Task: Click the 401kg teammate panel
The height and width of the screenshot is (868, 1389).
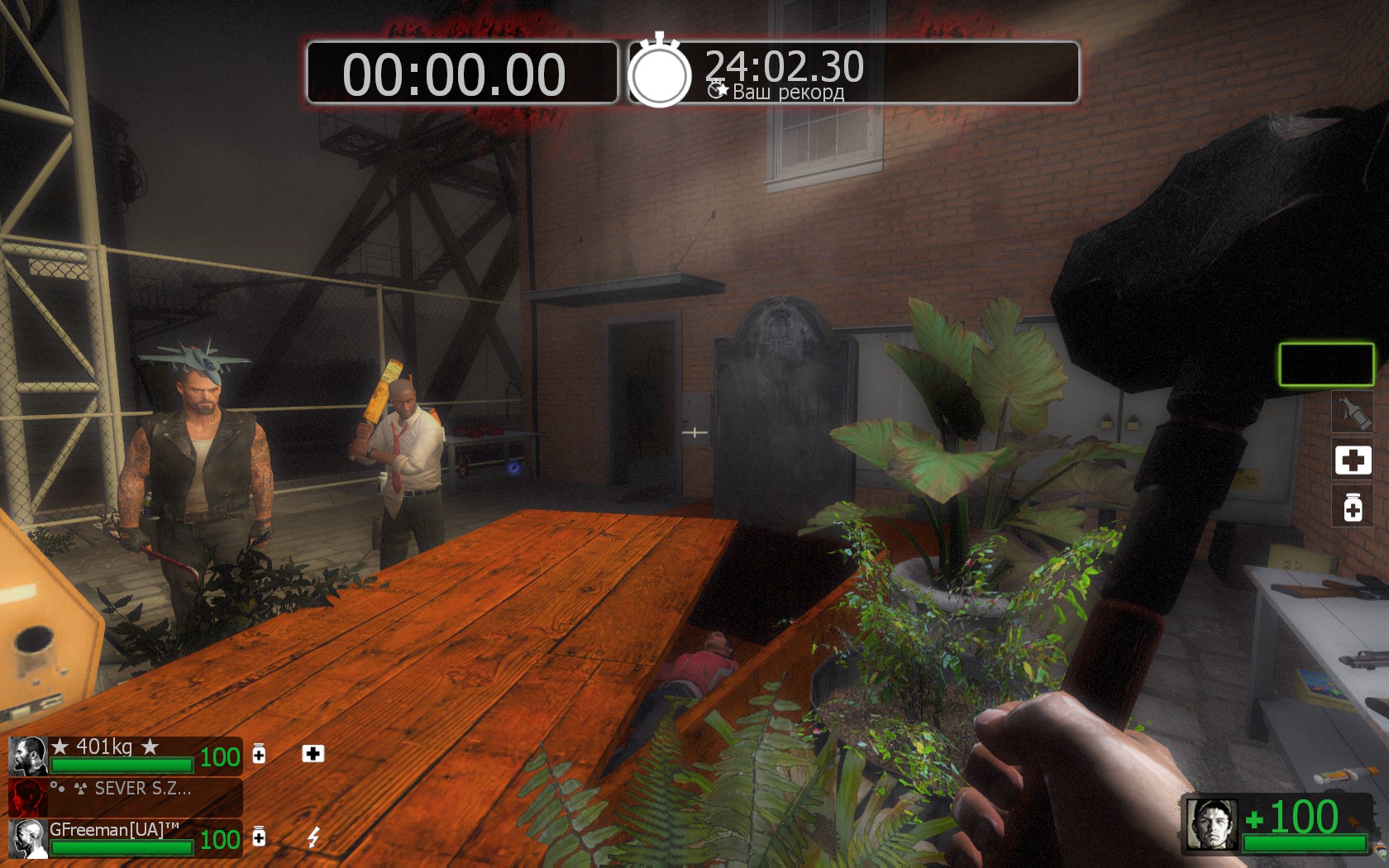Action: click(126, 756)
